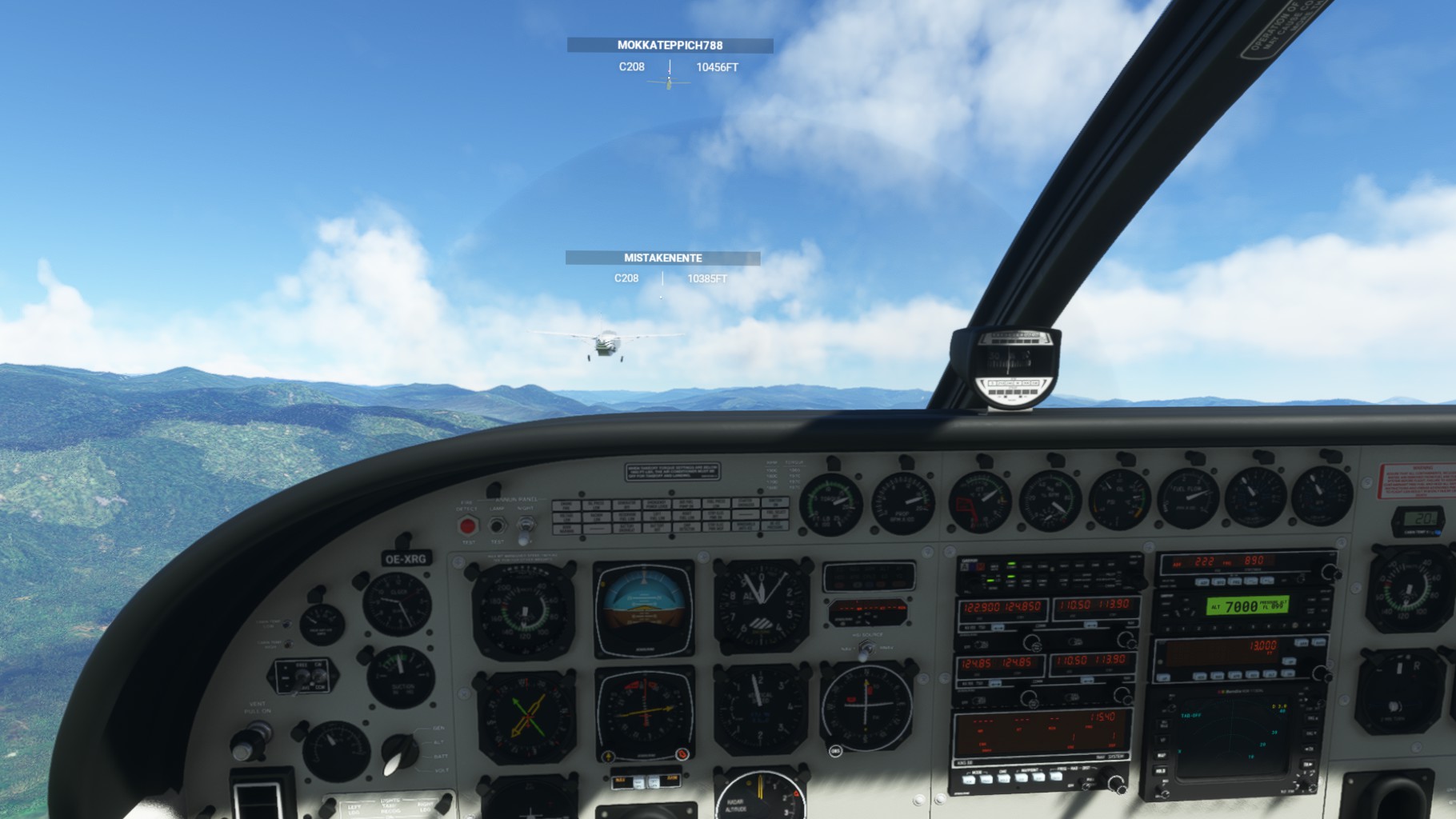
Task: Push the red fire detect test button
Action: 468,526
